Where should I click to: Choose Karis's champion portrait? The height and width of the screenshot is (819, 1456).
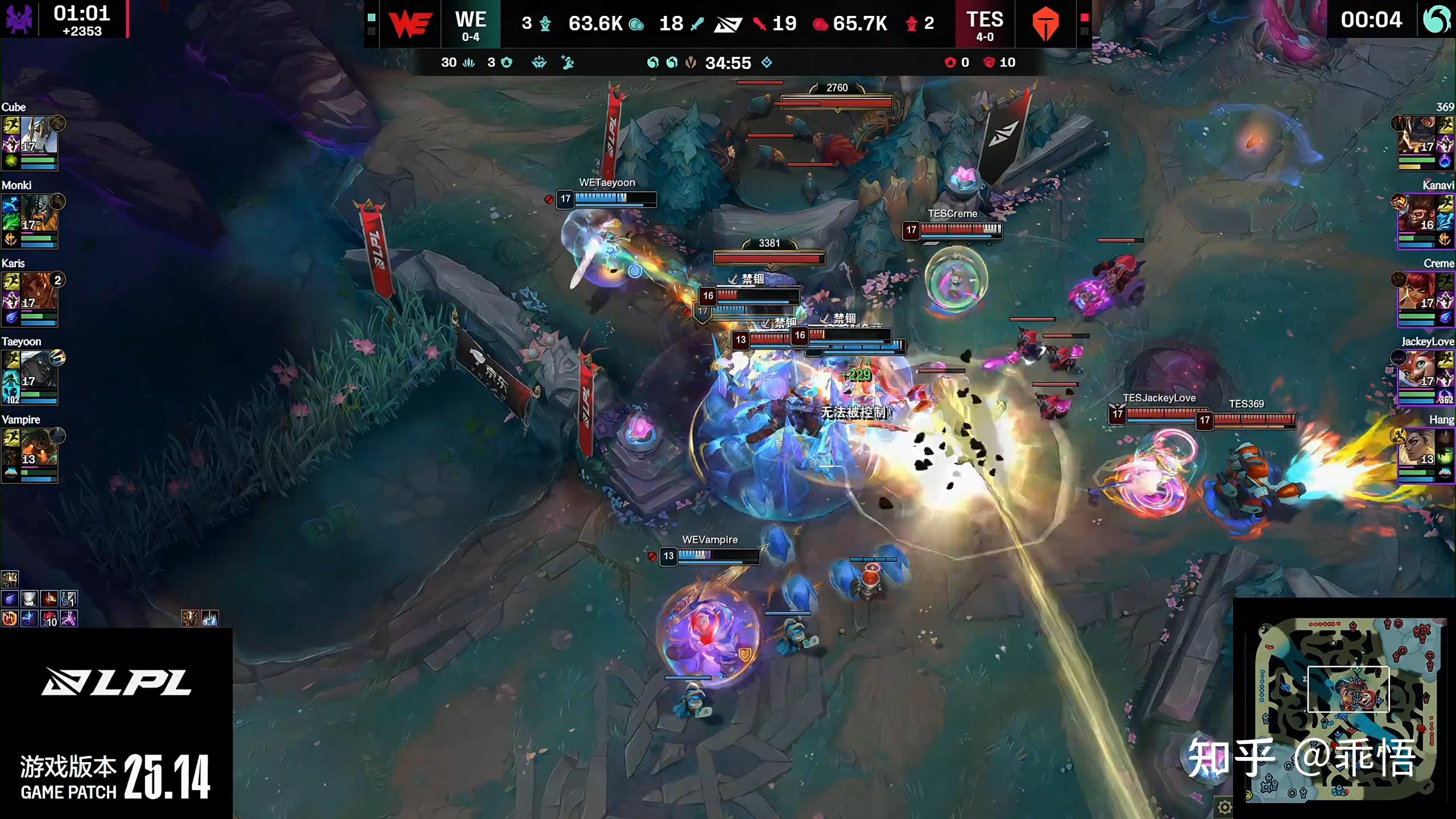point(39,291)
